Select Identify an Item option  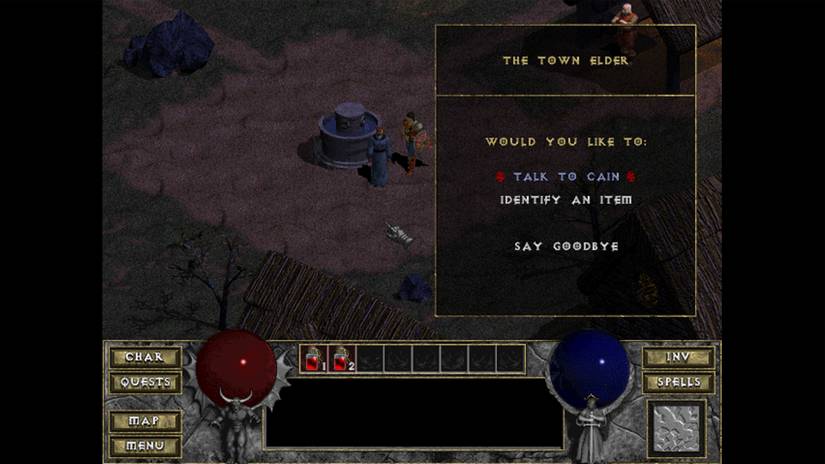[566, 200]
